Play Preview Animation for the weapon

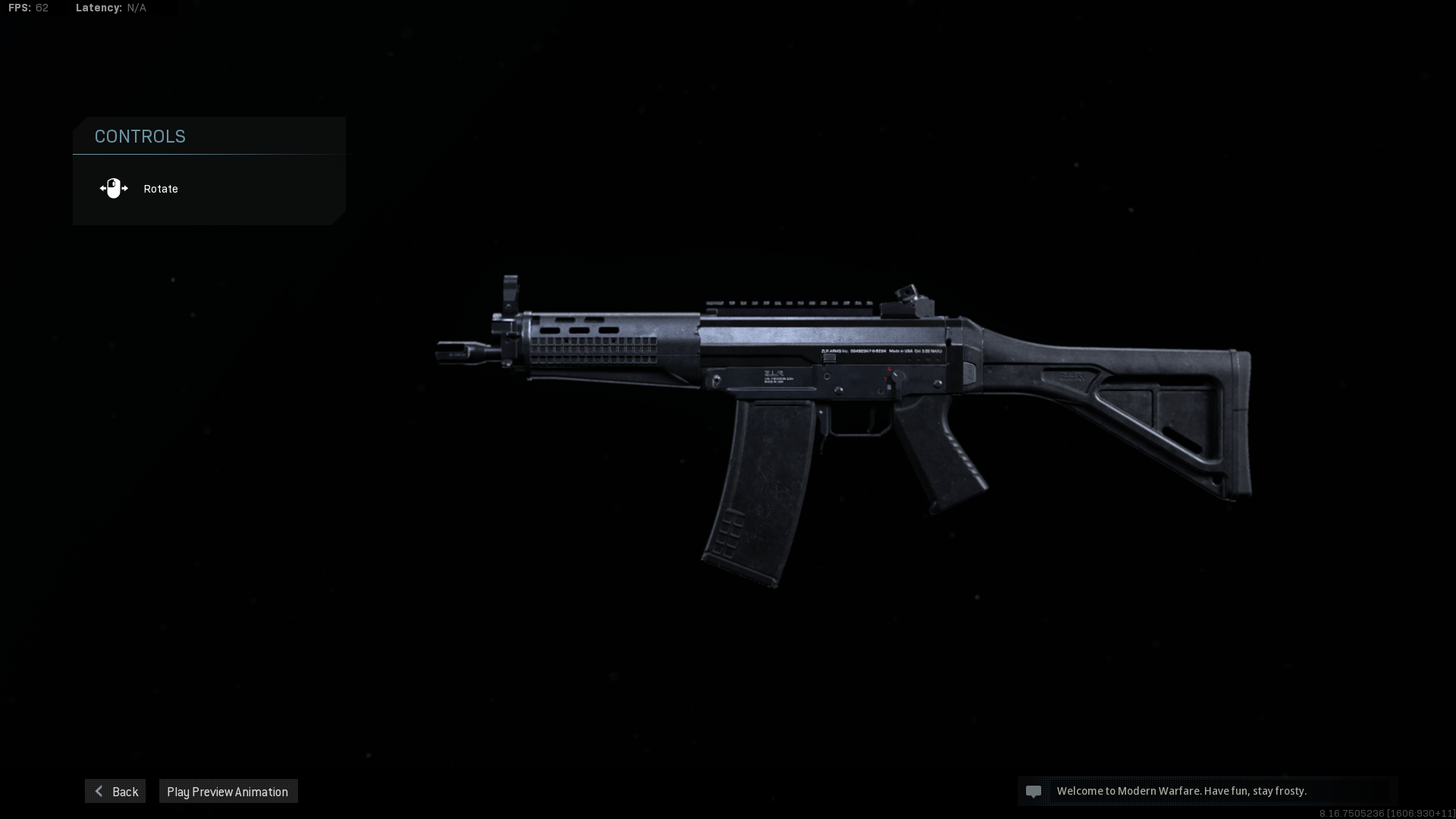pyautogui.click(x=227, y=791)
